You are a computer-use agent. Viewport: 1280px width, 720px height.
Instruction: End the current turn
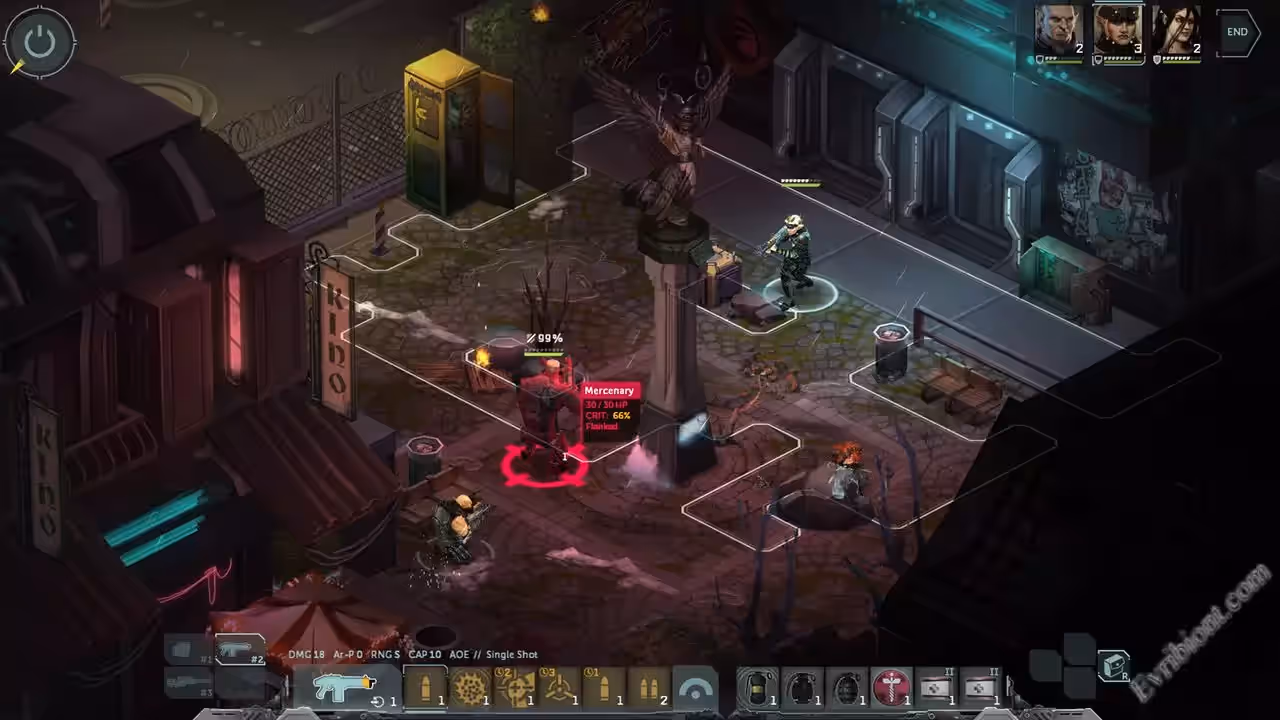click(1238, 32)
